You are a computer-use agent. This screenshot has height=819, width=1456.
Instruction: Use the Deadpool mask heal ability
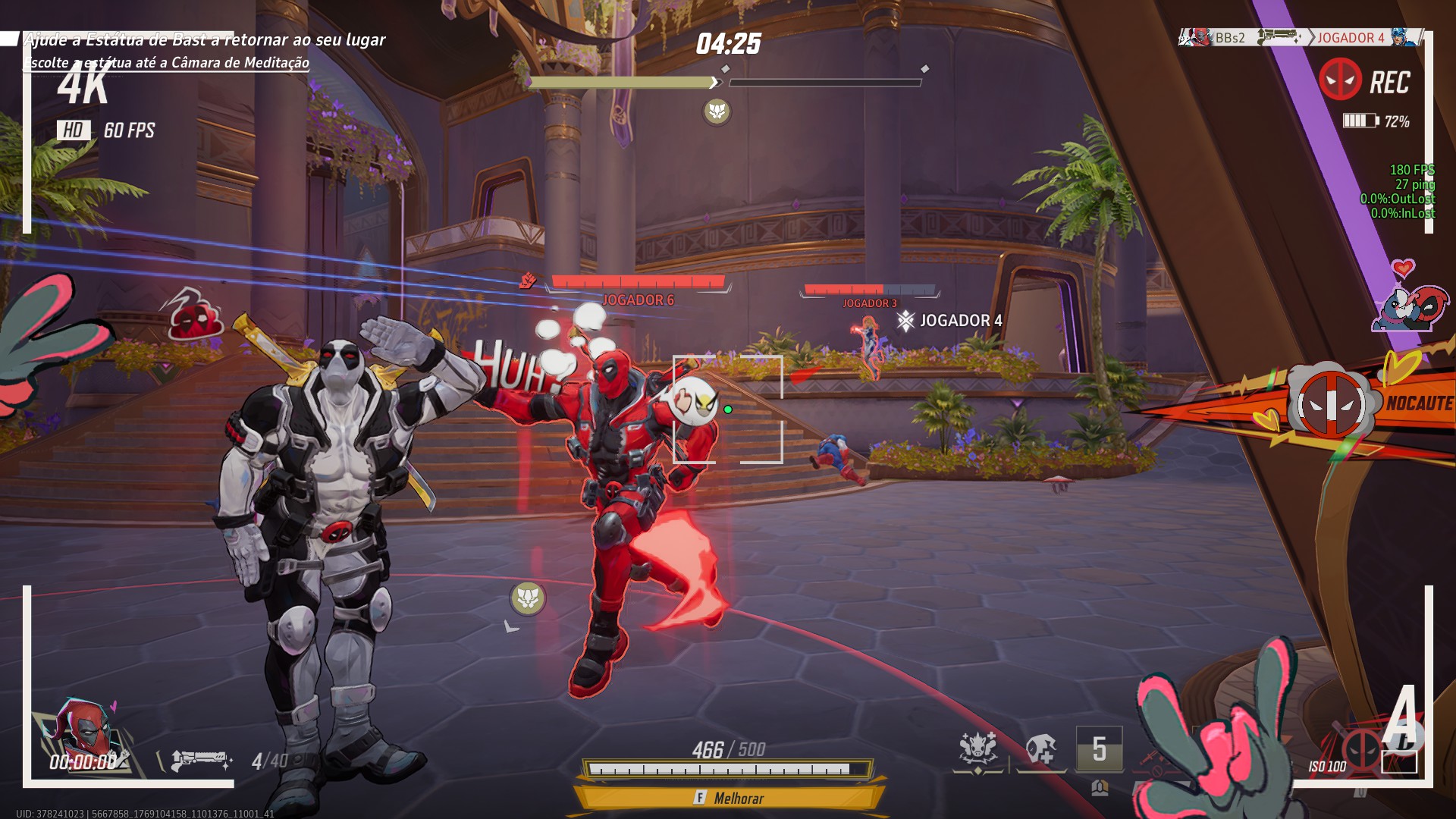tap(1040, 751)
